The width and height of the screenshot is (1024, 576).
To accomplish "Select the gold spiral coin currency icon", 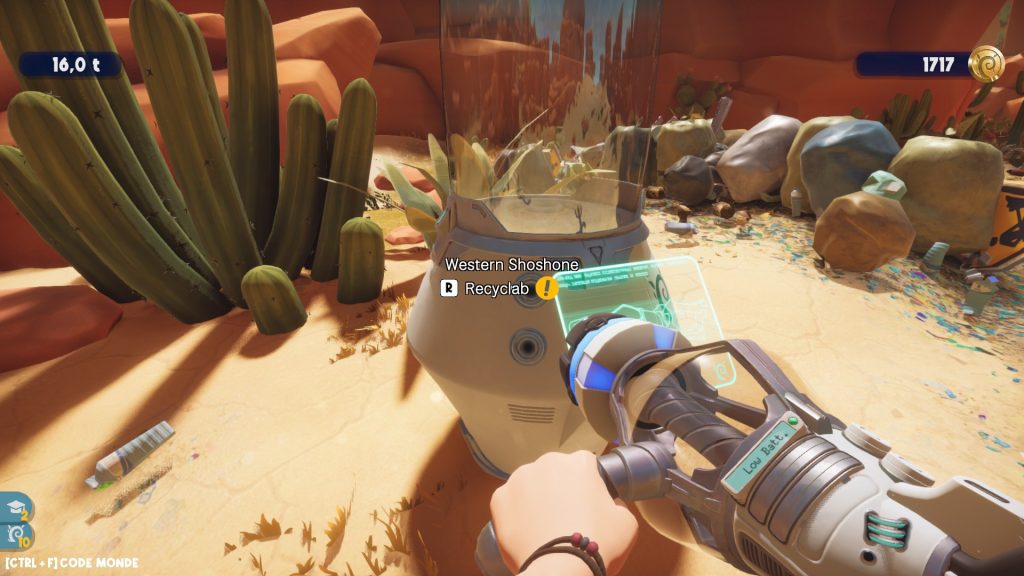I will (985, 64).
